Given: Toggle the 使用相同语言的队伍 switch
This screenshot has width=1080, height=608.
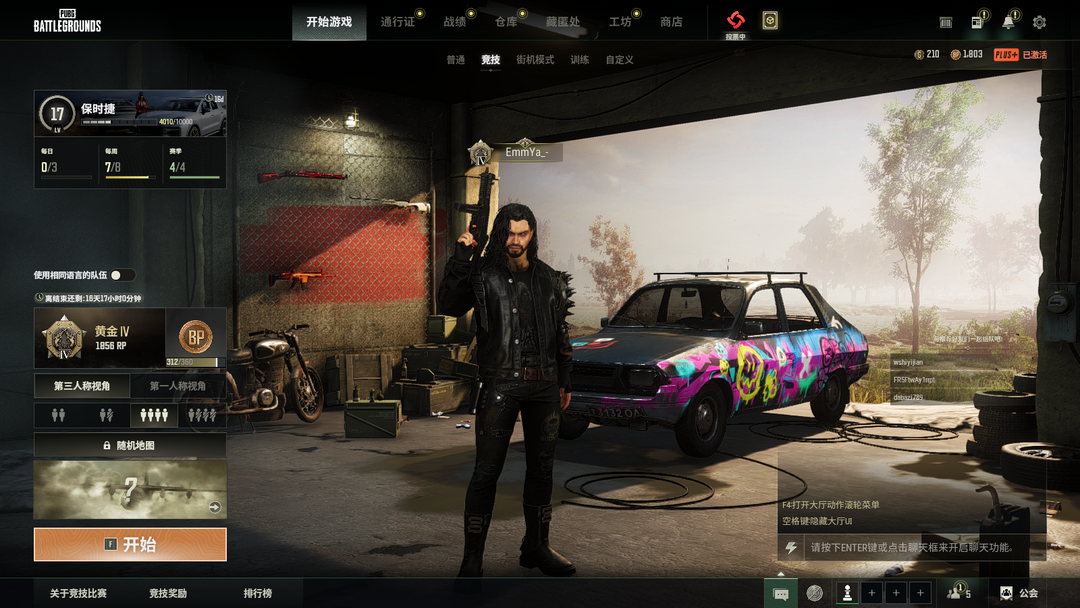Looking at the screenshot, I should (x=122, y=275).
